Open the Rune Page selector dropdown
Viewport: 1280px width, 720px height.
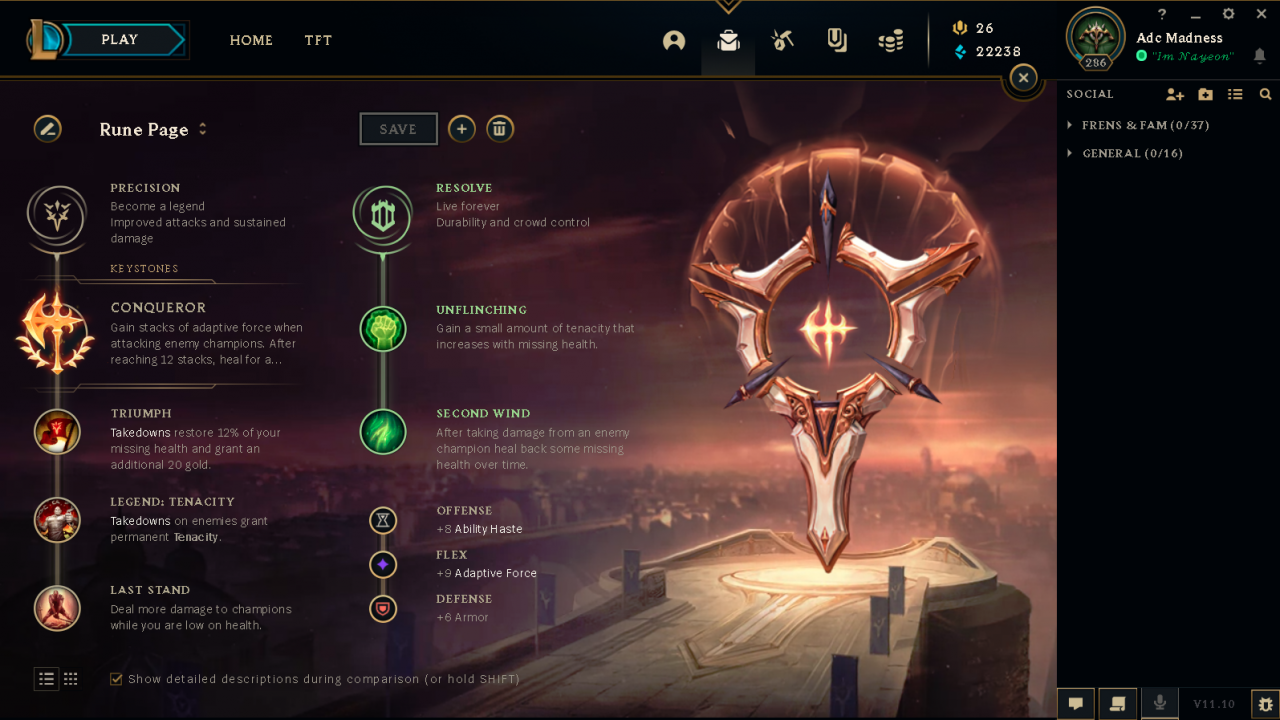pyautogui.click(x=202, y=129)
